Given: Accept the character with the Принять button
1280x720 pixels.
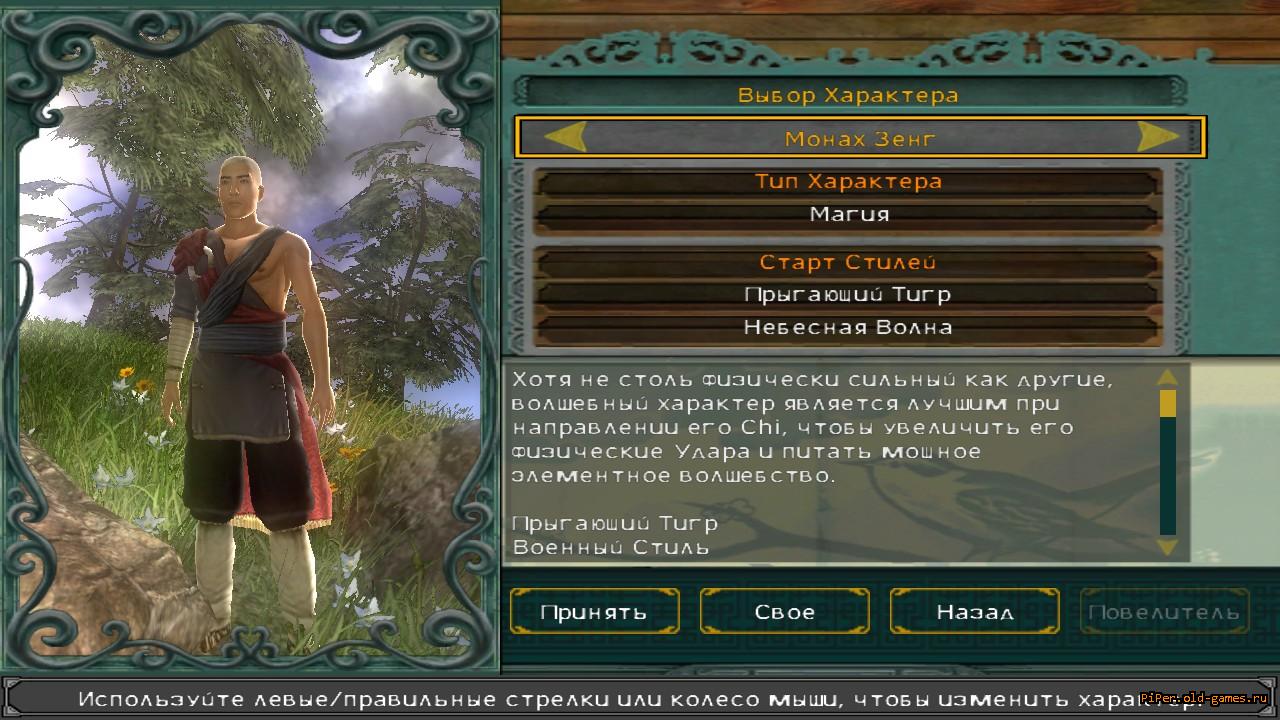Looking at the screenshot, I should (x=594, y=611).
